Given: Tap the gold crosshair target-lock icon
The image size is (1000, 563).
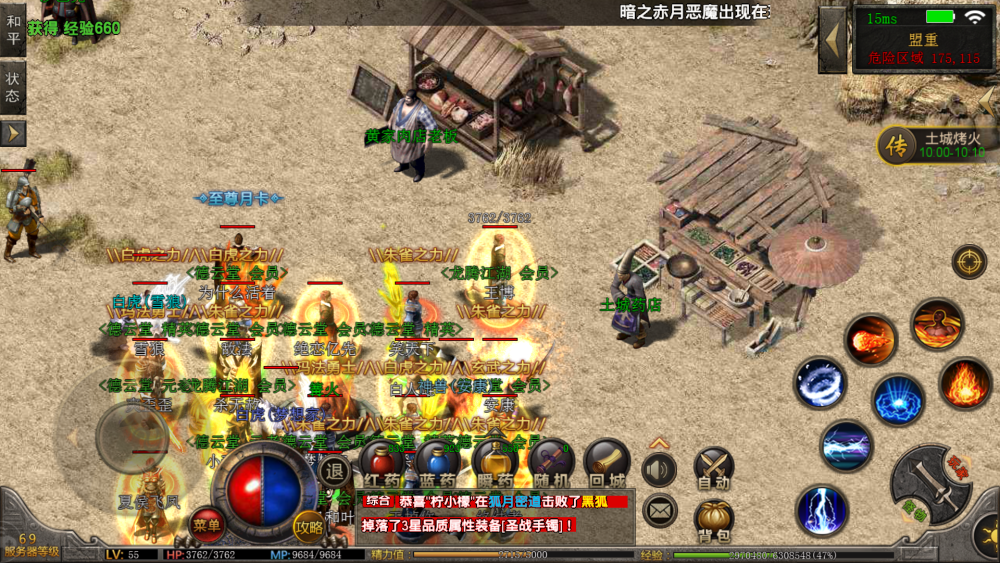Looking at the screenshot, I should pos(968,262).
